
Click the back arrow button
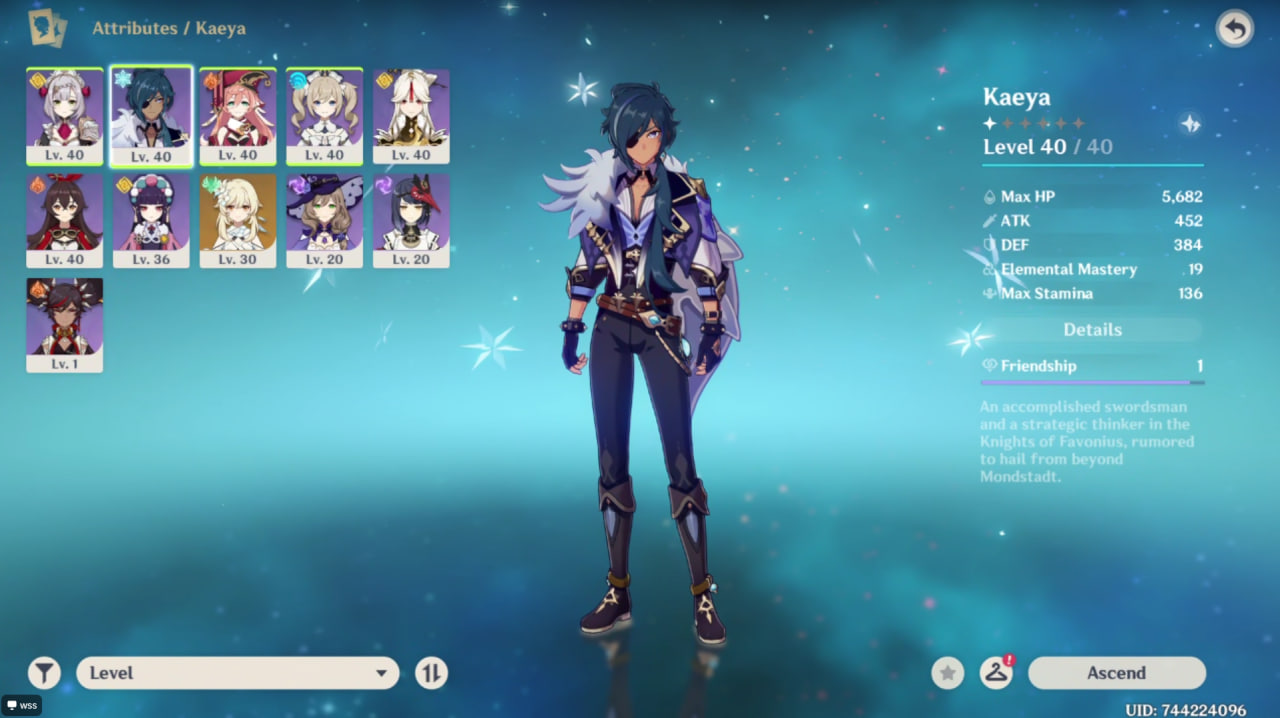click(x=1235, y=29)
